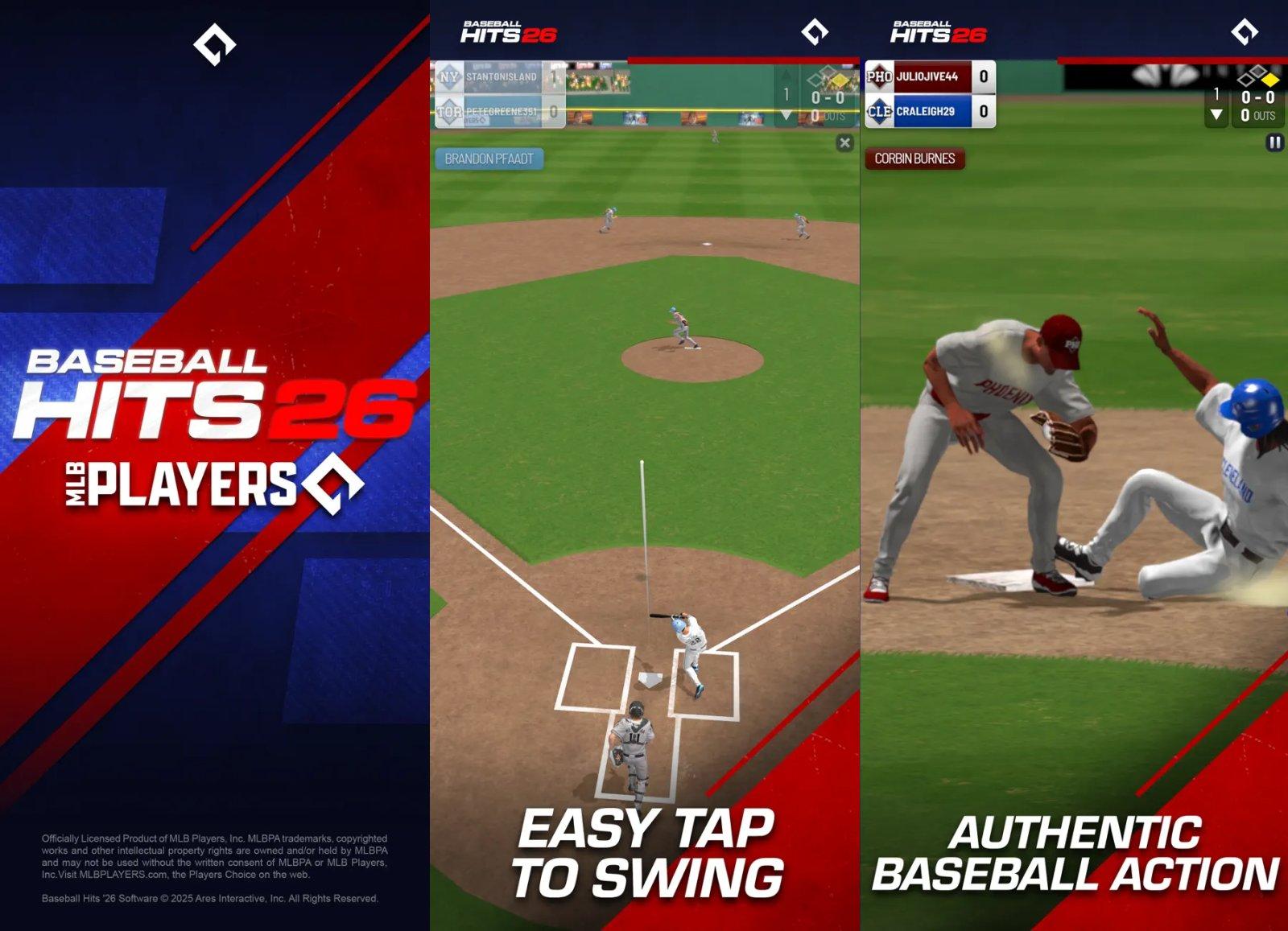Dismiss the scoreboard overlay with the X

click(845, 142)
